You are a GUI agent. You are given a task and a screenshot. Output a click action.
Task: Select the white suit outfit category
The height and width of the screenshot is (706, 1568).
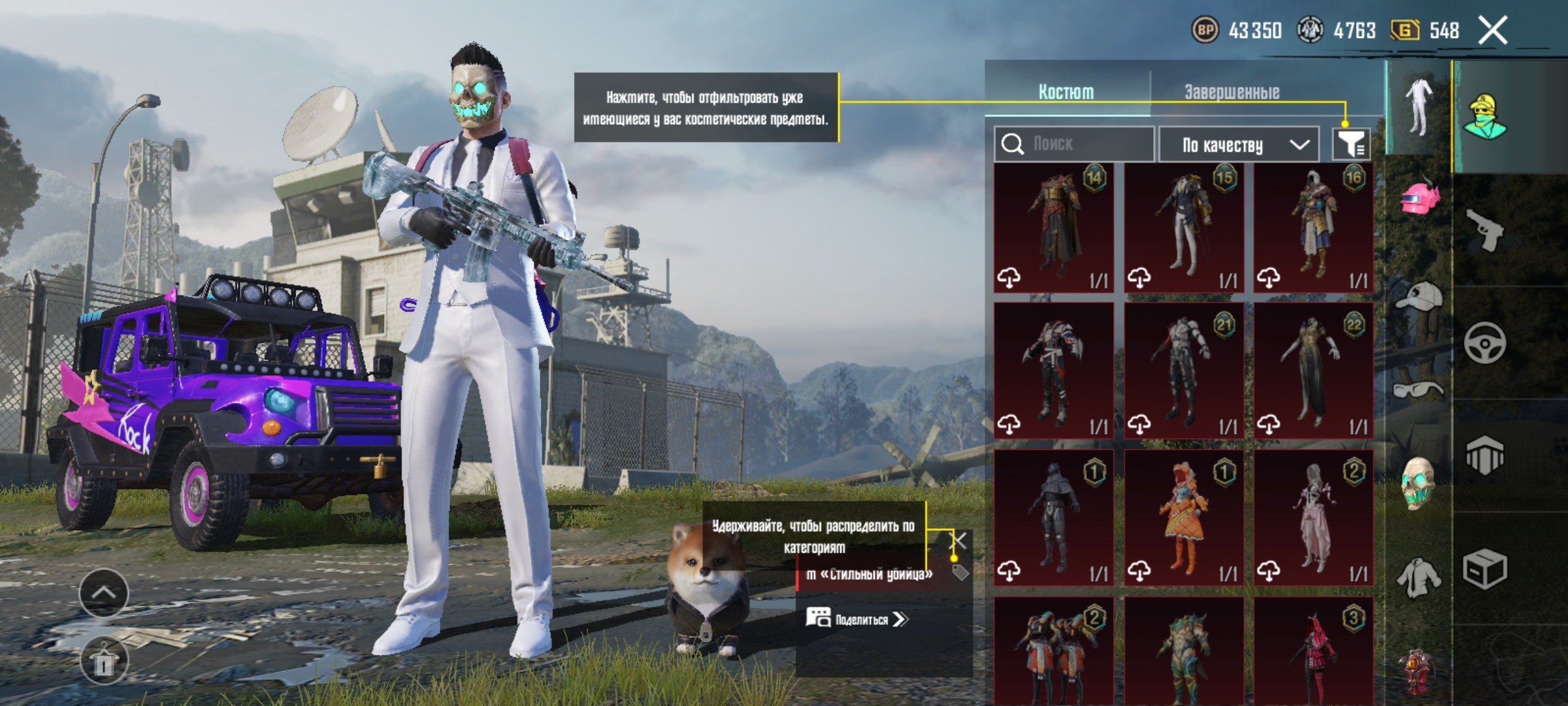[x=1418, y=108]
